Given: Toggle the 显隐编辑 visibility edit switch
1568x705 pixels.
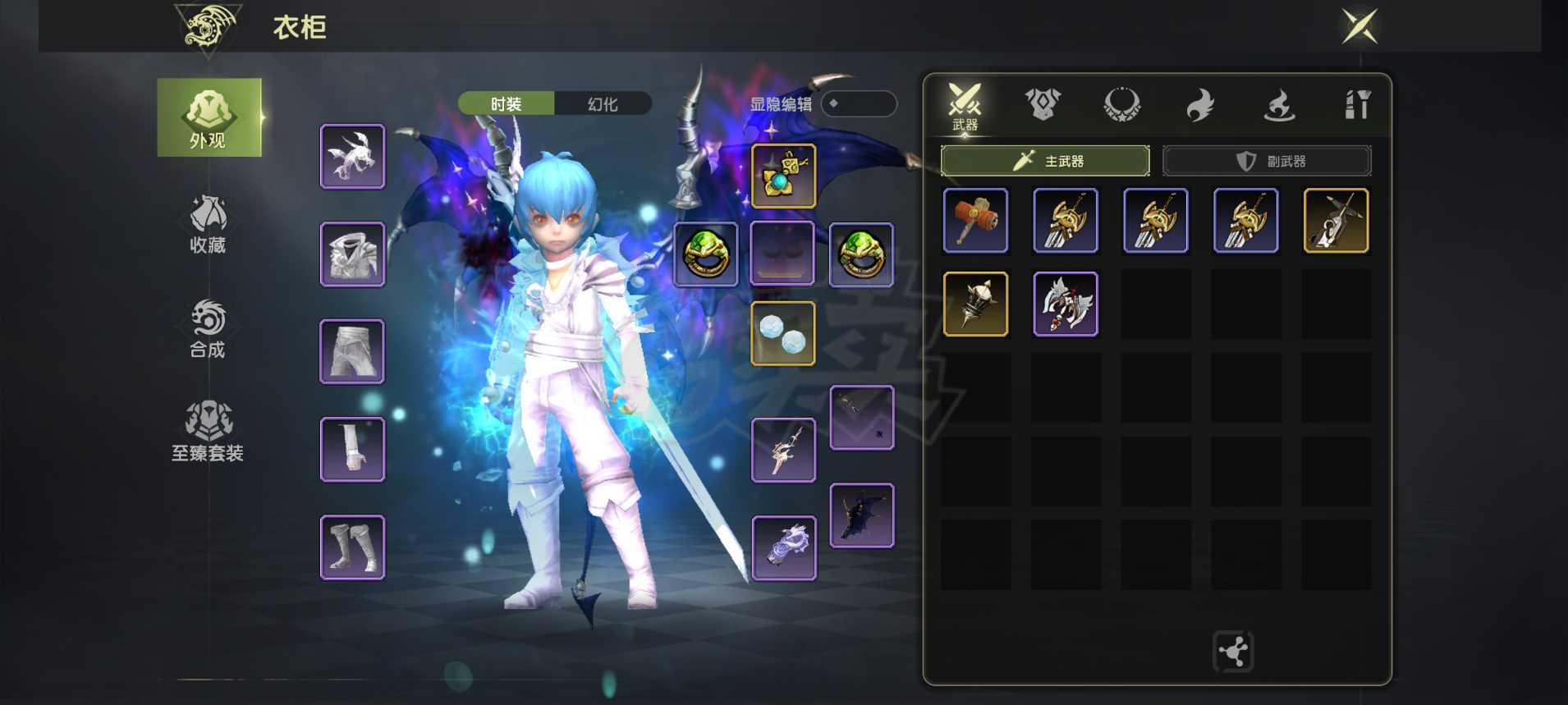Looking at the screenshot, I should click(x=858, y=103).
